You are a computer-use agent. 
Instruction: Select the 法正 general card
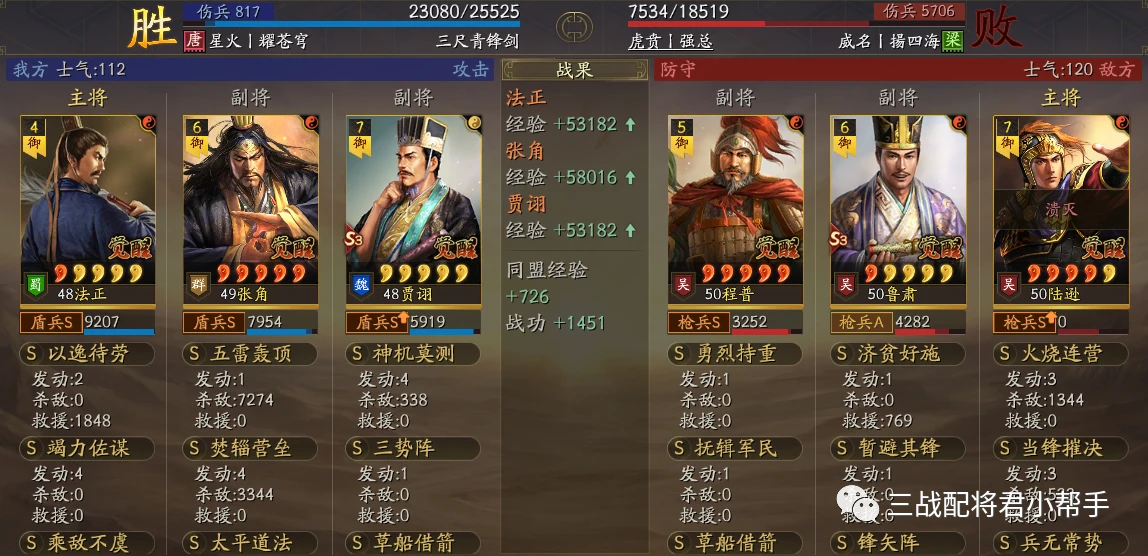pyautogui.click(x=87, y=210)
